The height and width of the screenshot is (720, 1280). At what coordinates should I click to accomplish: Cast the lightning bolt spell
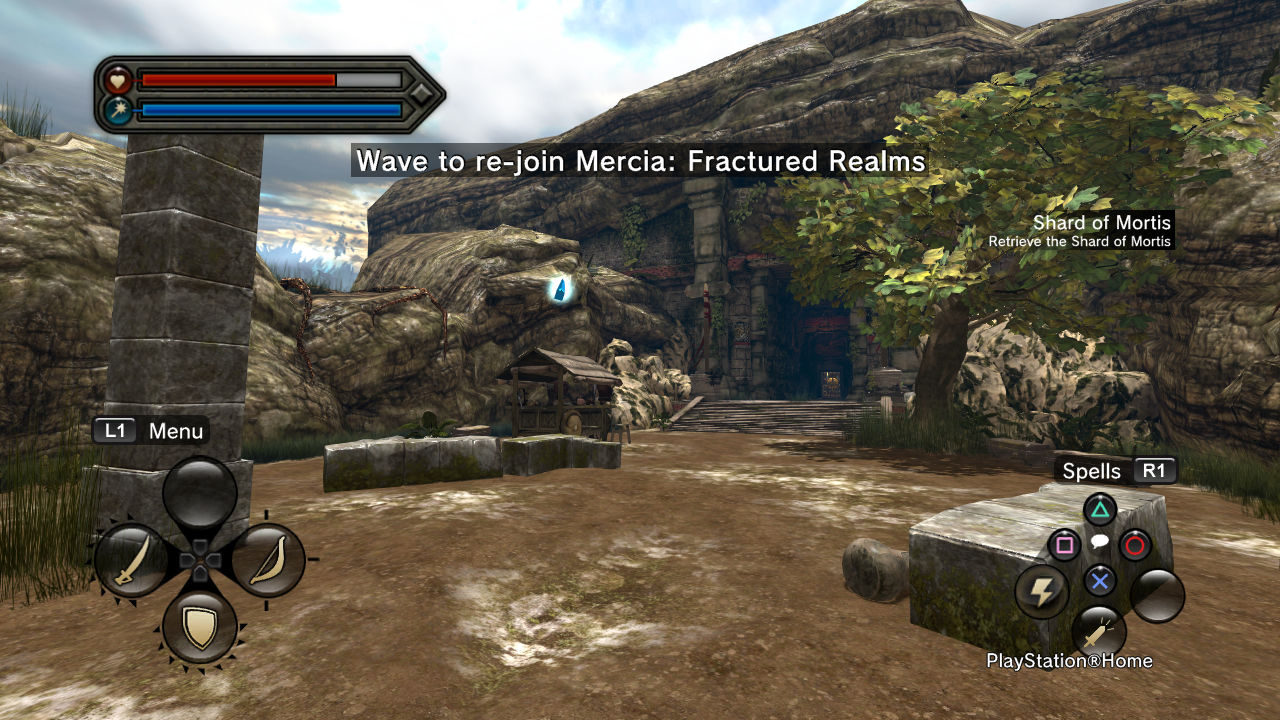[1042, 592]
